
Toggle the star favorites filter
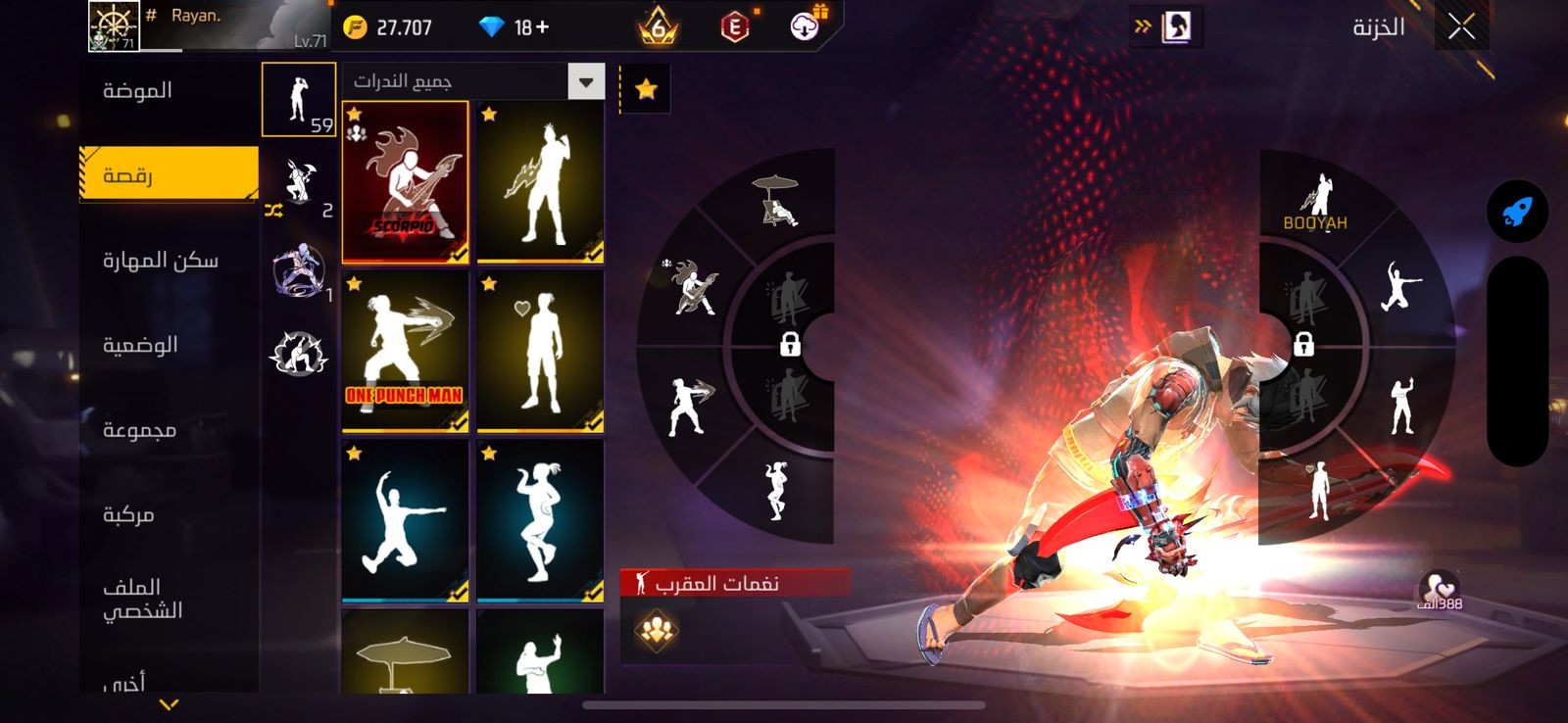pos(646,90)
